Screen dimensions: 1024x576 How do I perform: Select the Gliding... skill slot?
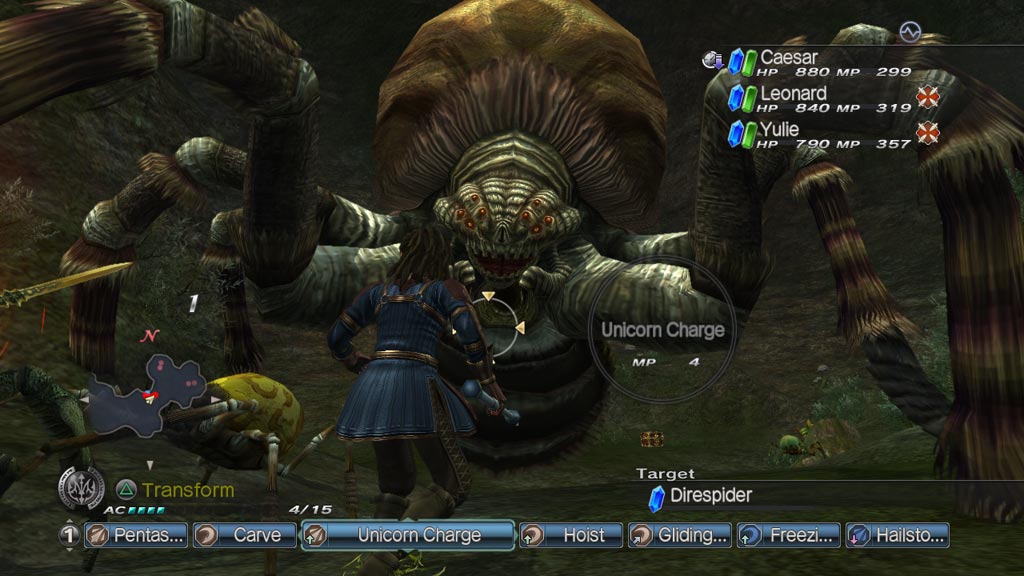click(x=680, y=535)
